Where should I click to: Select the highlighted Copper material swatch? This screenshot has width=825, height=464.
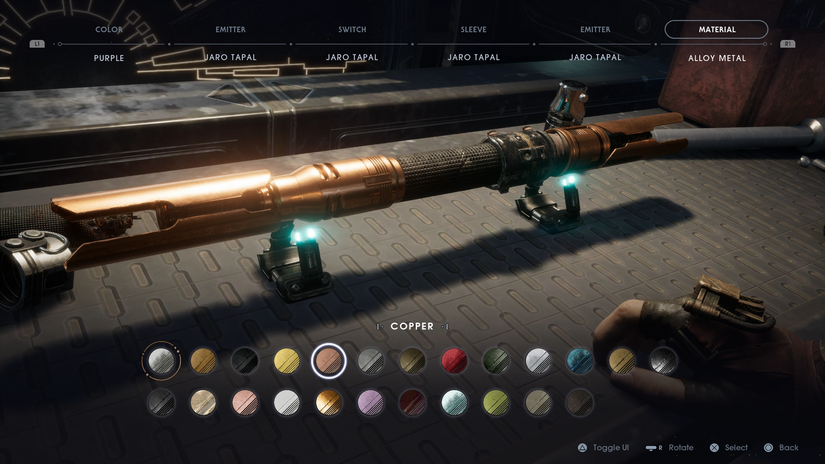click(x=329, y=361)
